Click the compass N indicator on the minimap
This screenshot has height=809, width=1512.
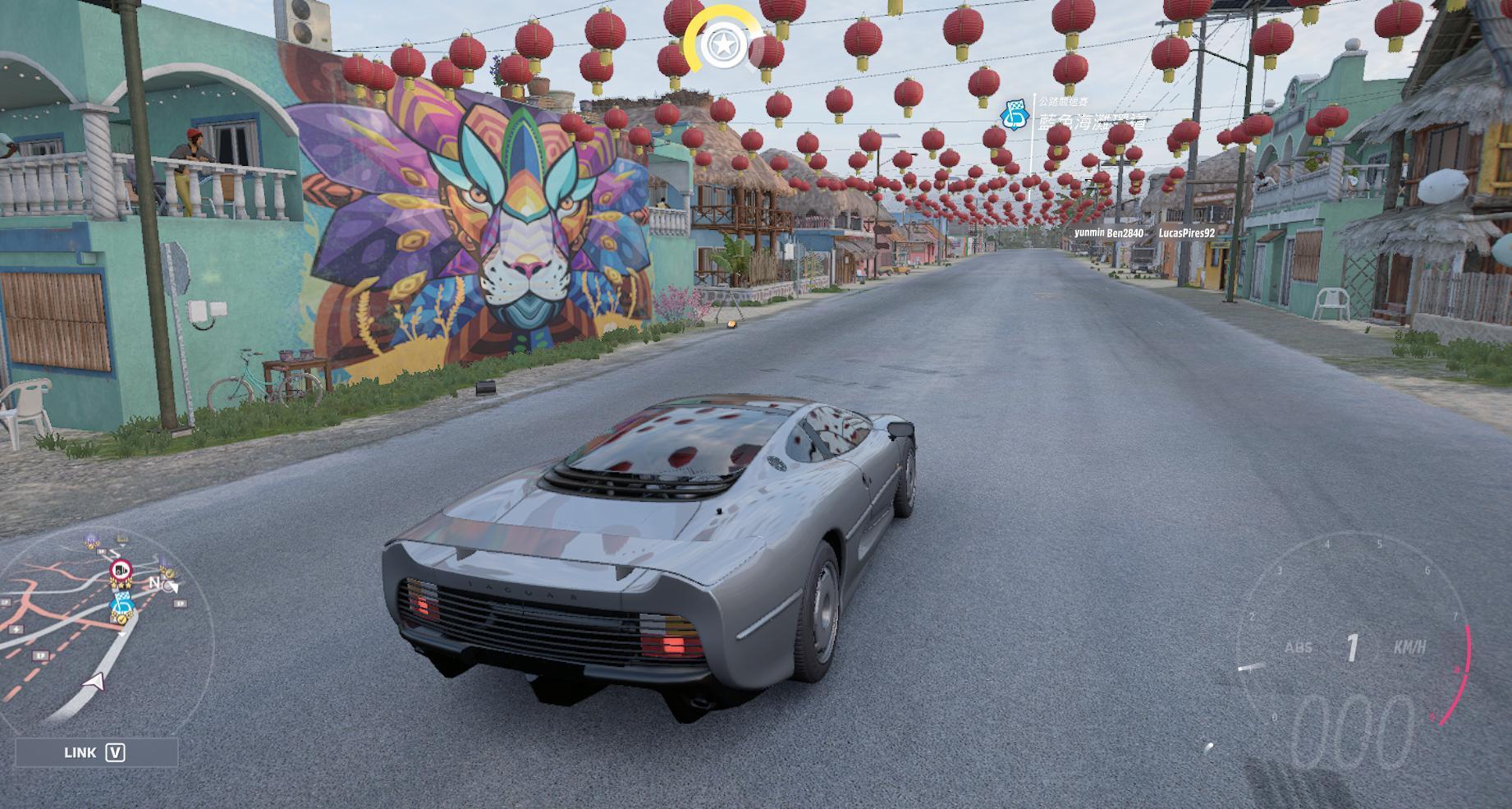coord(155,583)
